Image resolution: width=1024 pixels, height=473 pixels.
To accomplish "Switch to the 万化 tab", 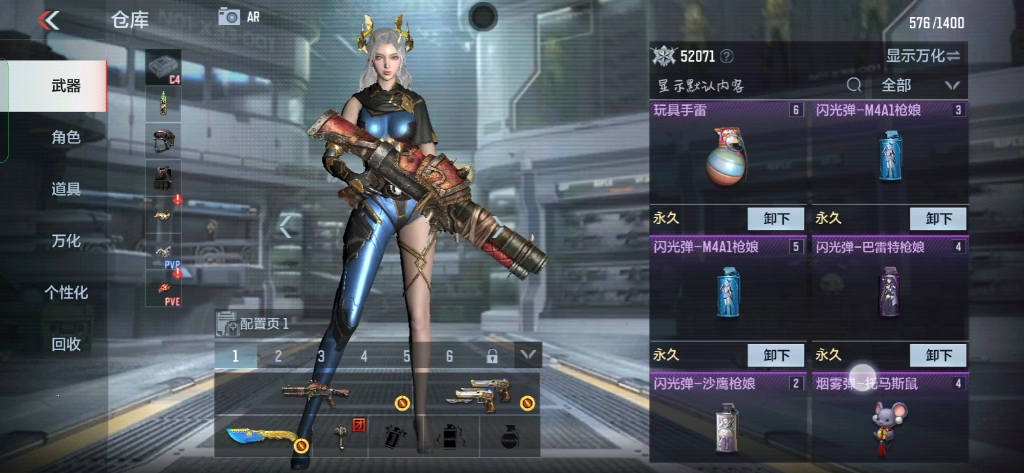I will point(66,241).
